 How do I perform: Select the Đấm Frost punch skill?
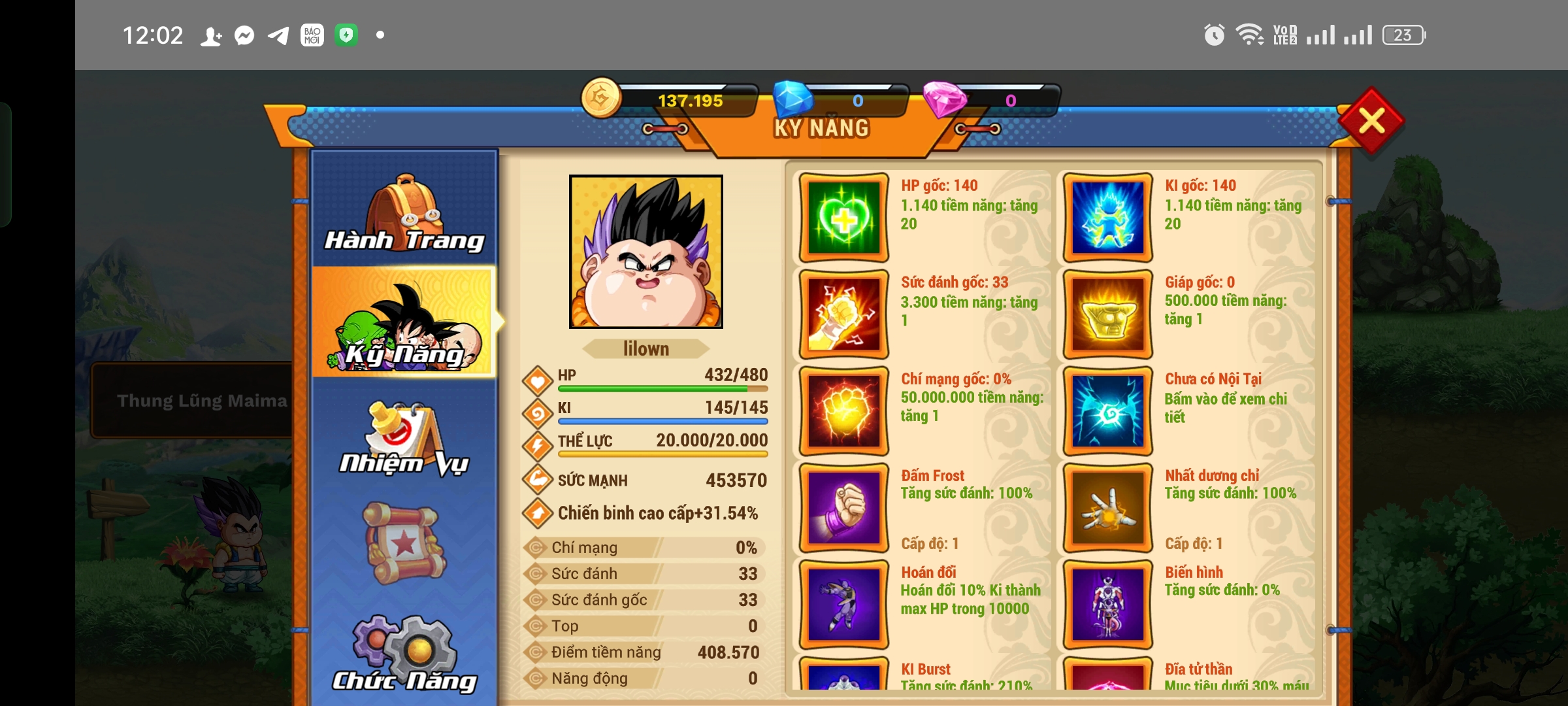[843, 508]
